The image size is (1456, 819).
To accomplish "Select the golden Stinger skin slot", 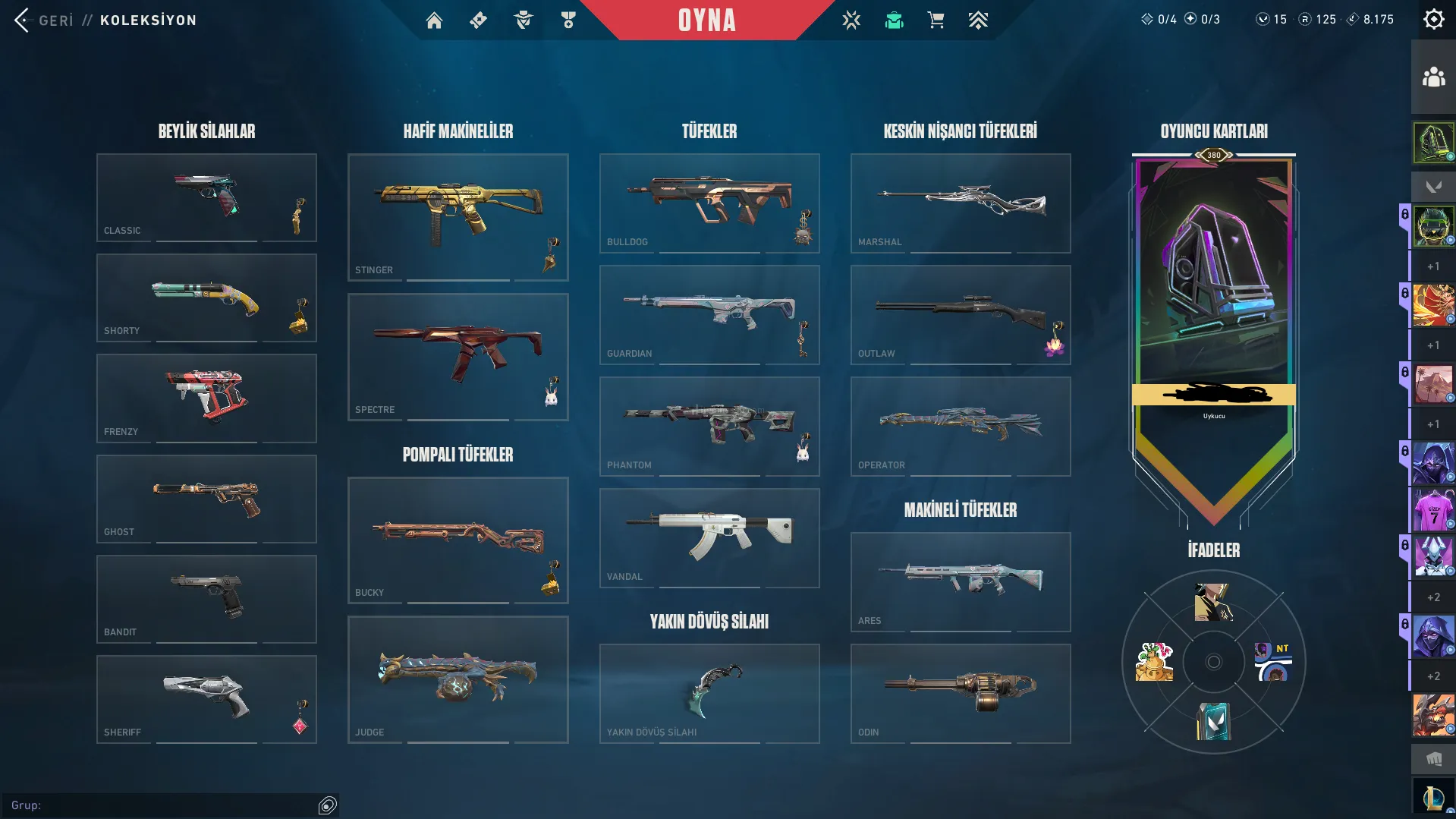I will click(458, 217).
